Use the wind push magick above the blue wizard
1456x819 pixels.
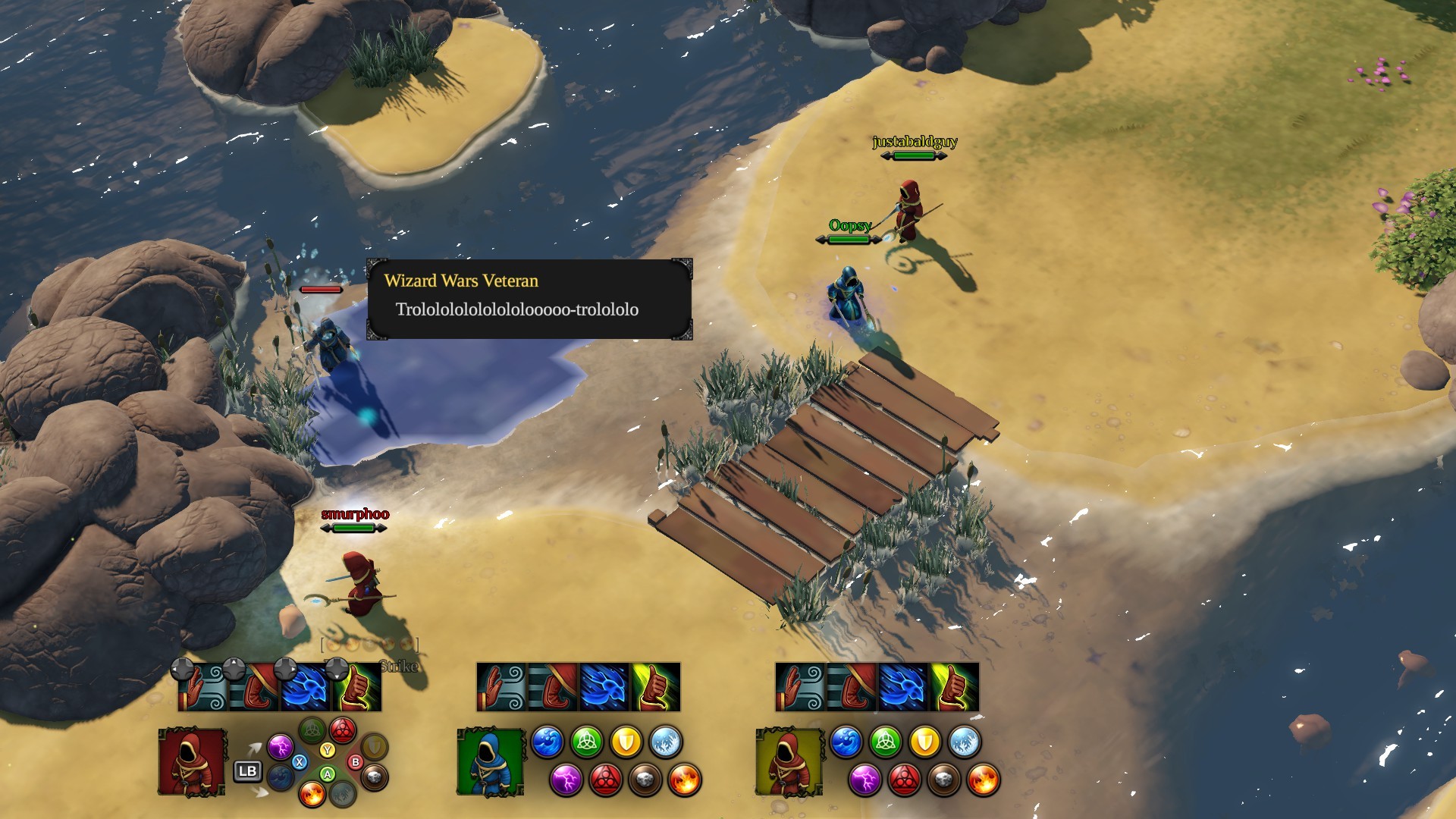[501, 687]
